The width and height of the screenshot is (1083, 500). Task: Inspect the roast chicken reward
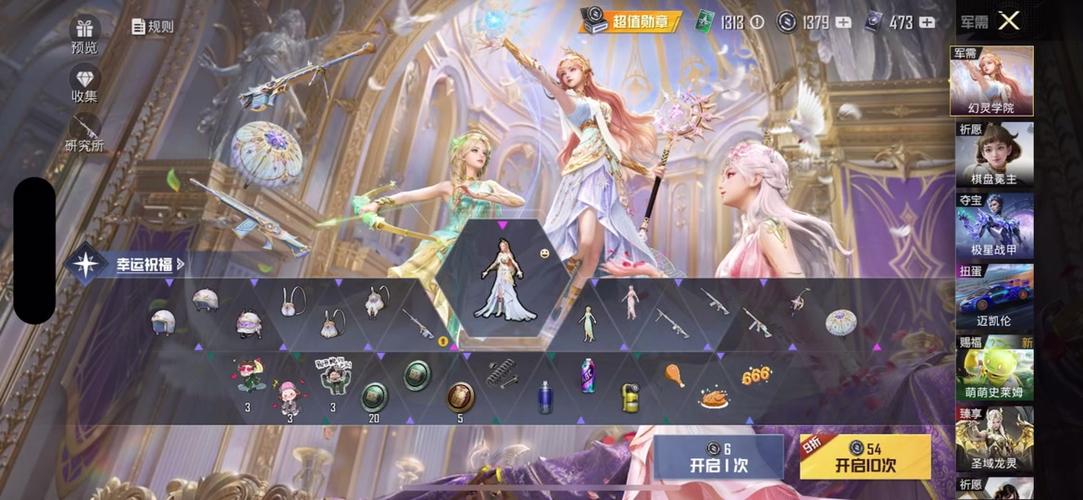click(x=714, y=398)
